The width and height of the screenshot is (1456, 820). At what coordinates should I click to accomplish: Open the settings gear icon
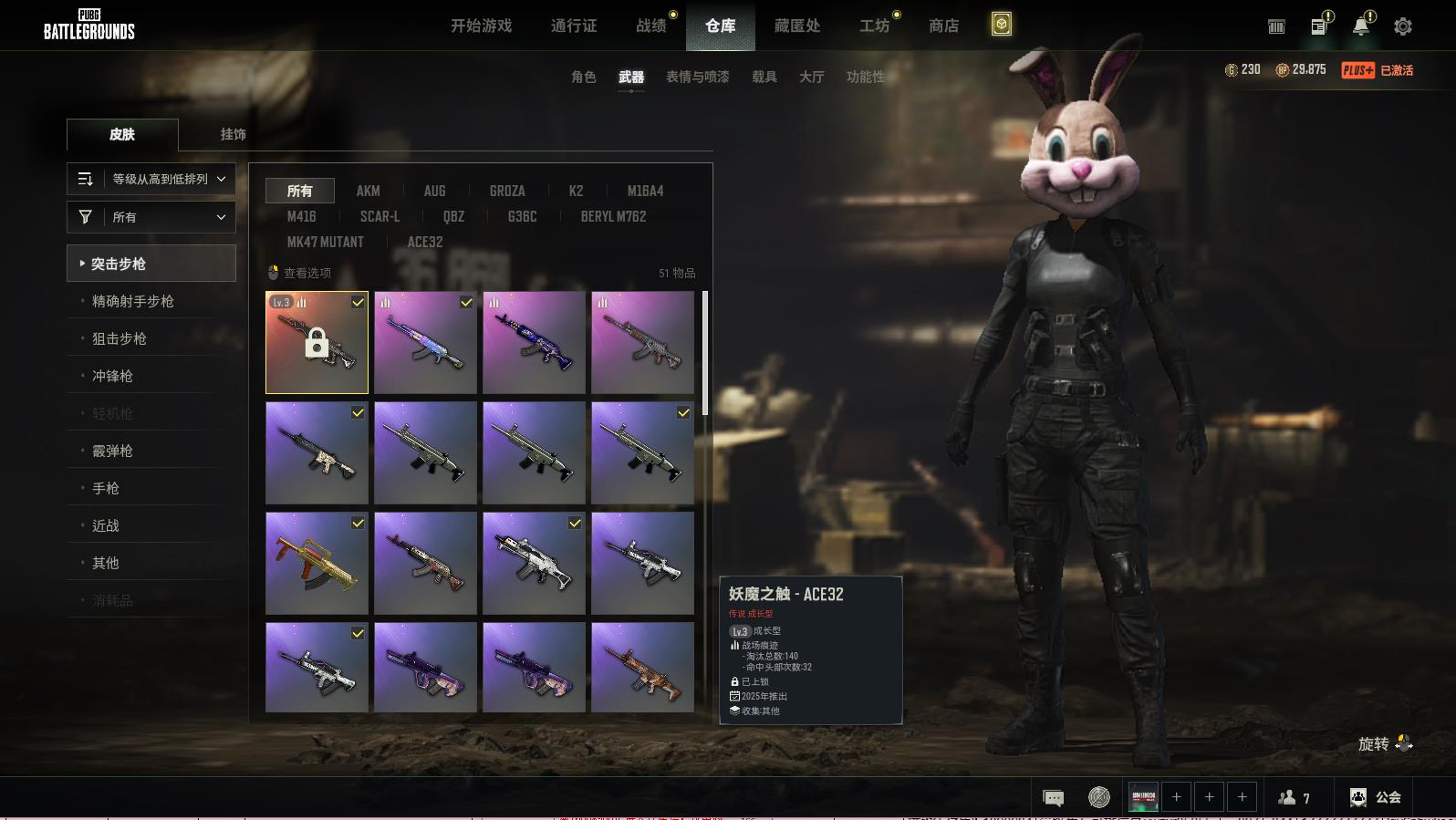tap(1402, 26)
